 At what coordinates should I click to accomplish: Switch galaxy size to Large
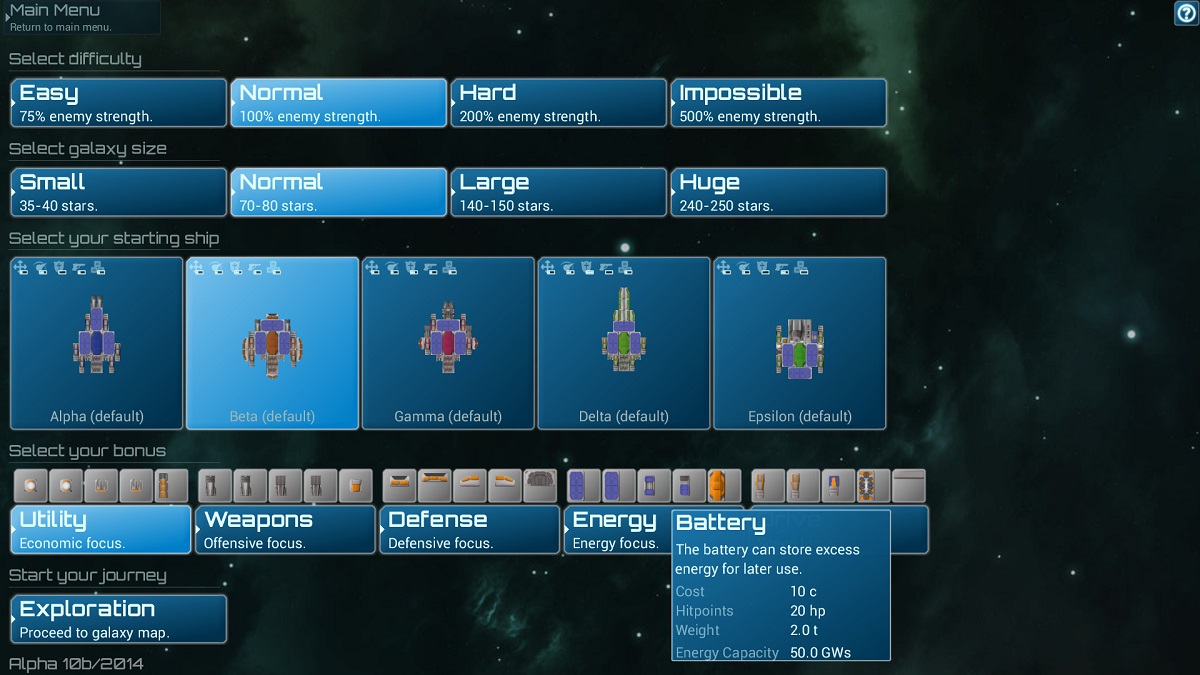pos(559,192)
